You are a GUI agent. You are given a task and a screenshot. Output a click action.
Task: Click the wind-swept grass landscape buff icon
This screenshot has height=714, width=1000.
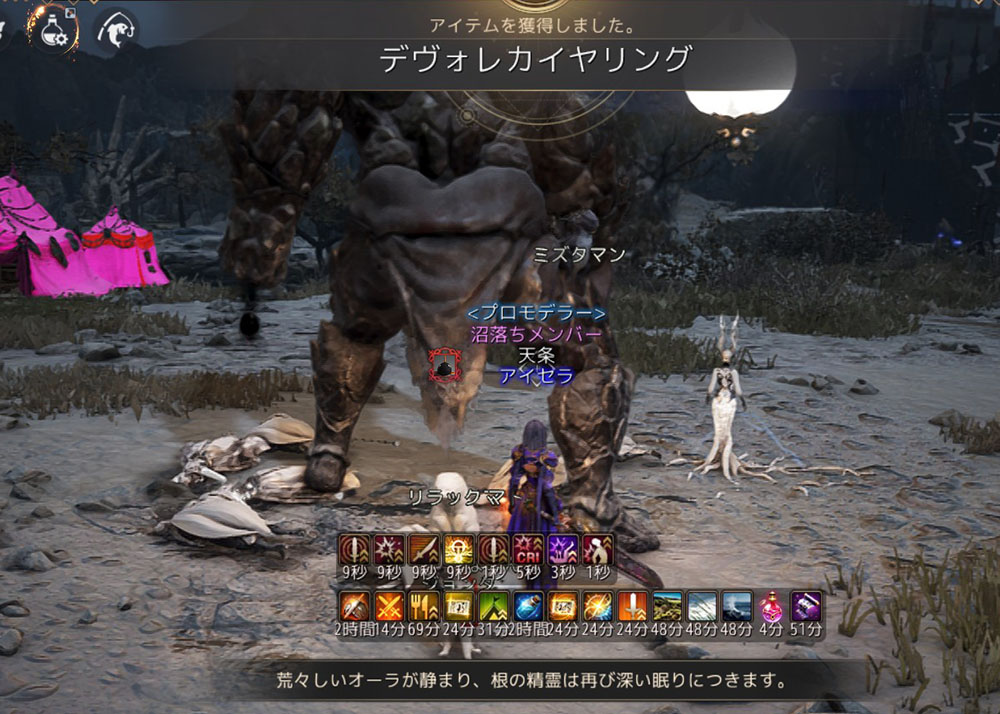coord(702,606)
